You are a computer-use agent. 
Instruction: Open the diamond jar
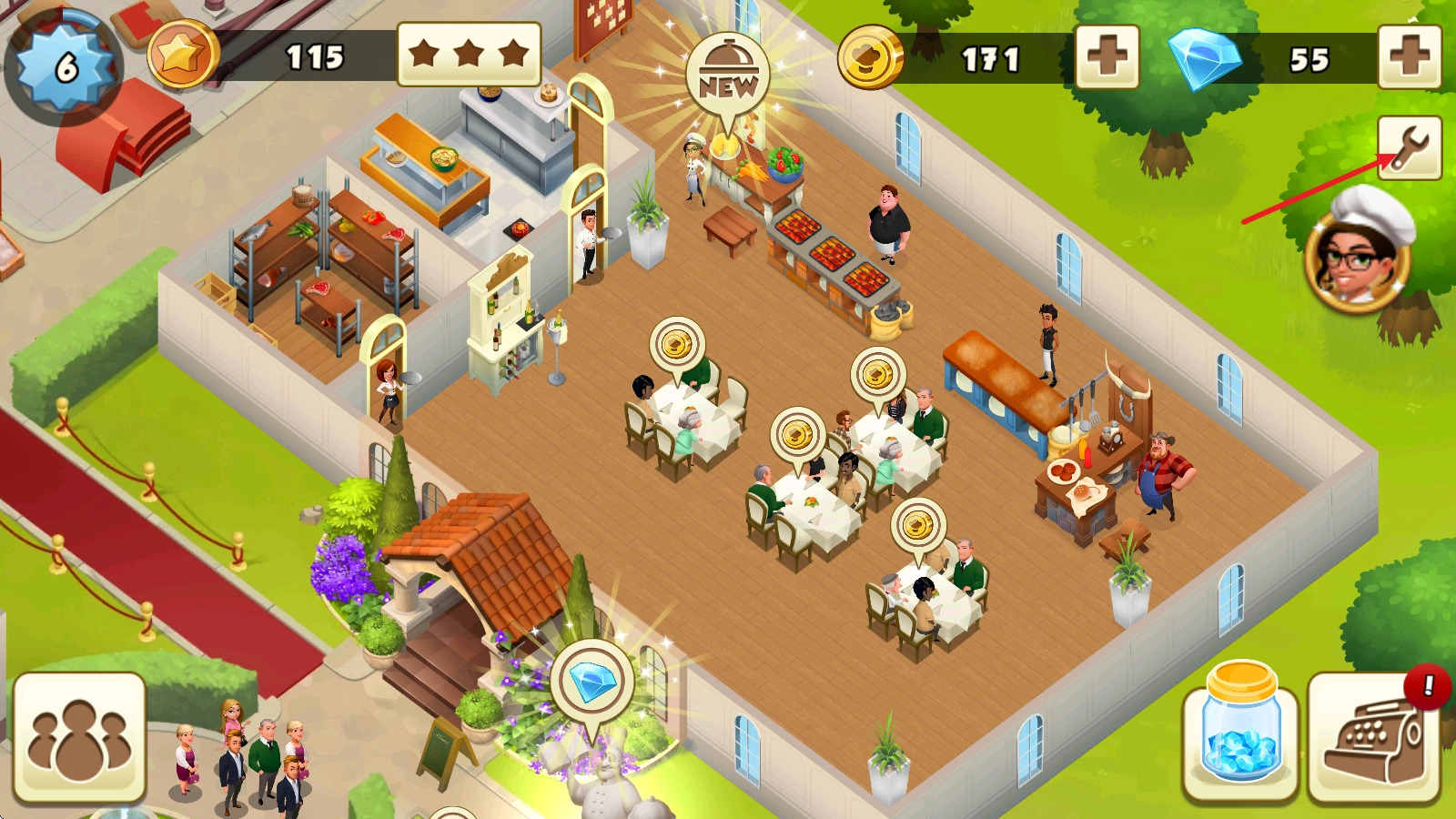(x=1240, y=735)
